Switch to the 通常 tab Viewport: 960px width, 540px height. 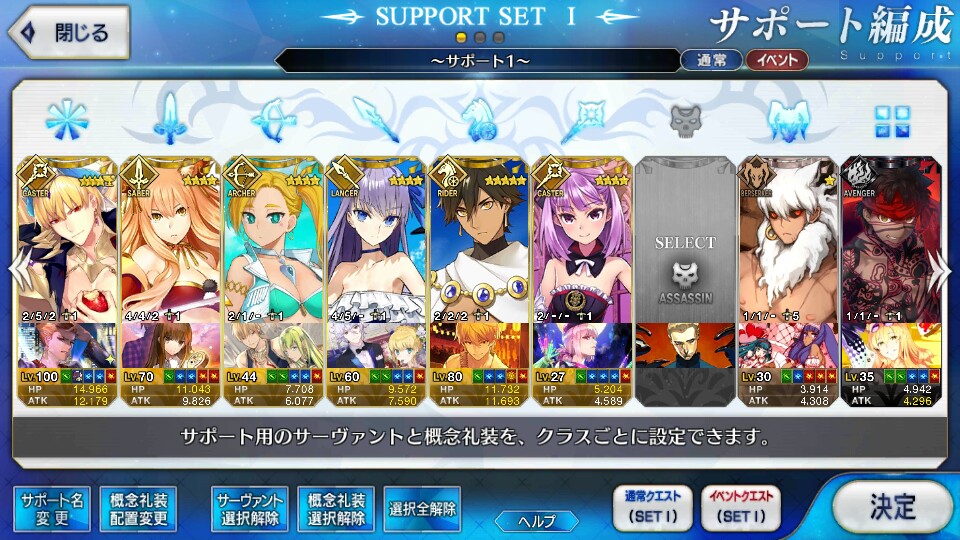click(711, 60)
